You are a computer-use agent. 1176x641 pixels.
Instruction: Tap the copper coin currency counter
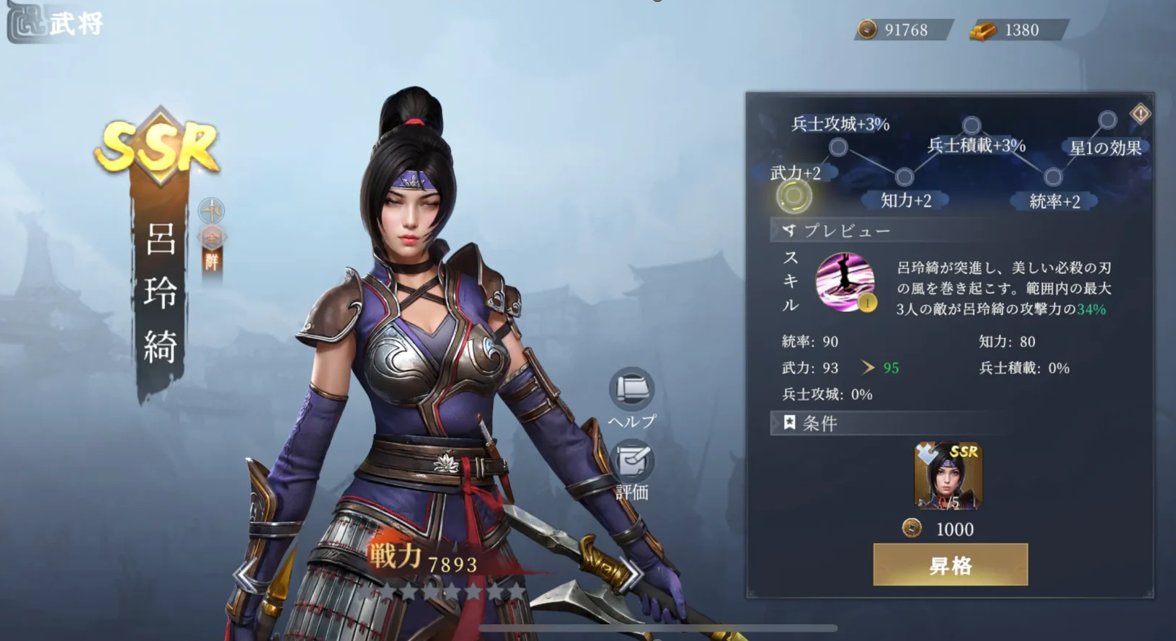(x=903, y=30)
